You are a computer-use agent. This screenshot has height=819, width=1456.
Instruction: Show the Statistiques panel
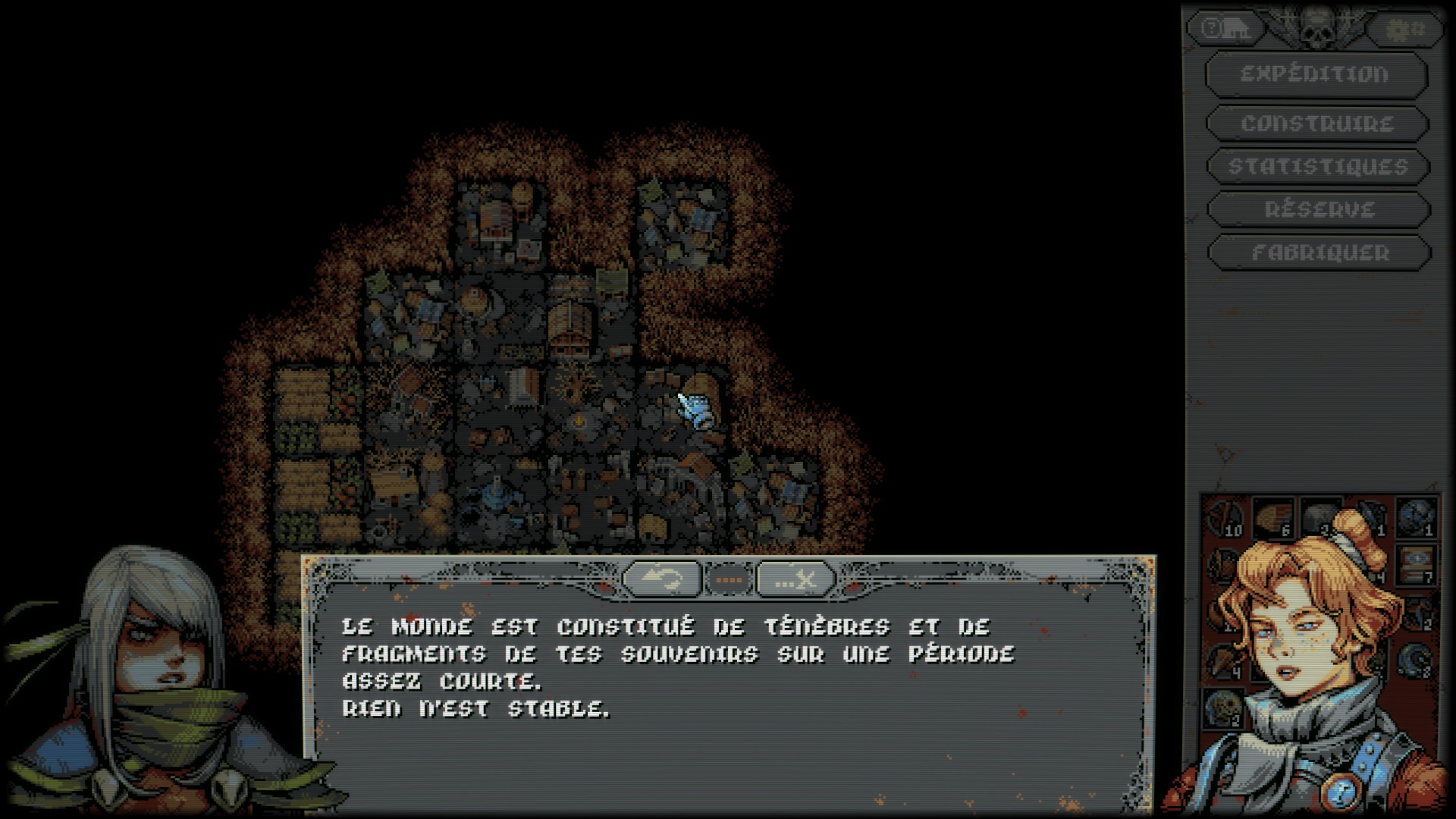coord(1317,167)
